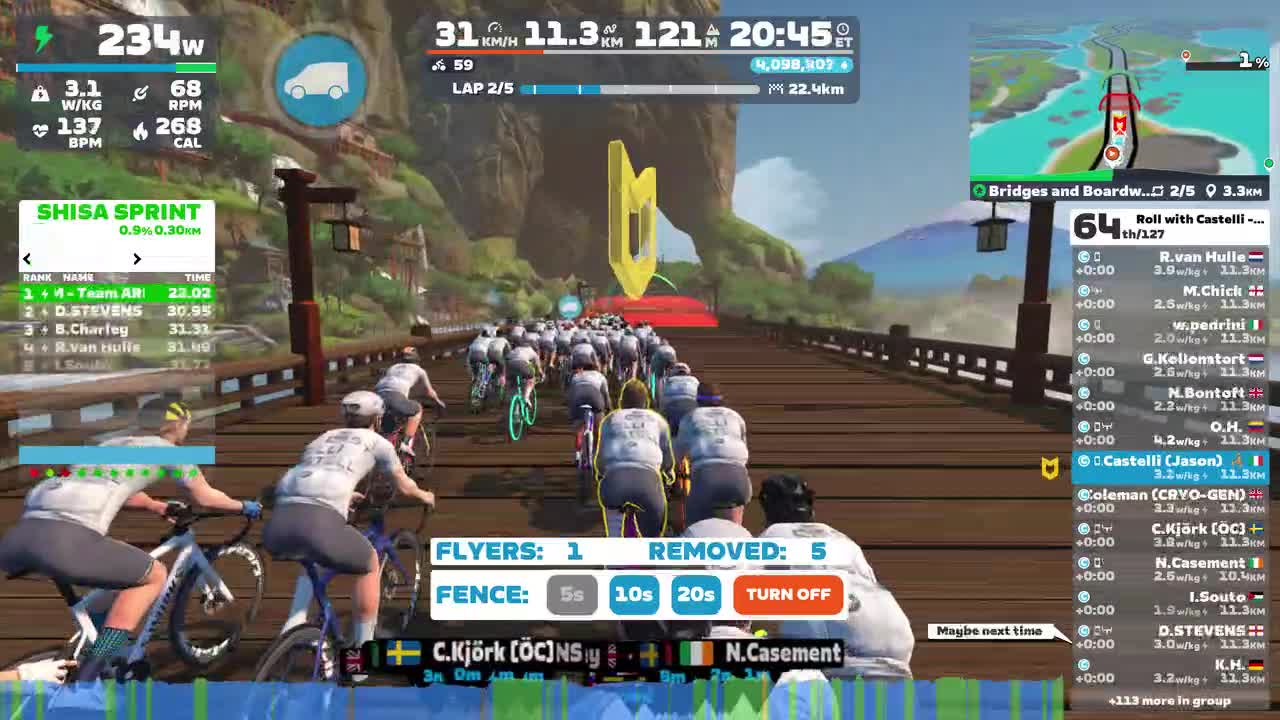Select the grayed 5s fence timer option
1280x720 pixels.
click(572, 595)
